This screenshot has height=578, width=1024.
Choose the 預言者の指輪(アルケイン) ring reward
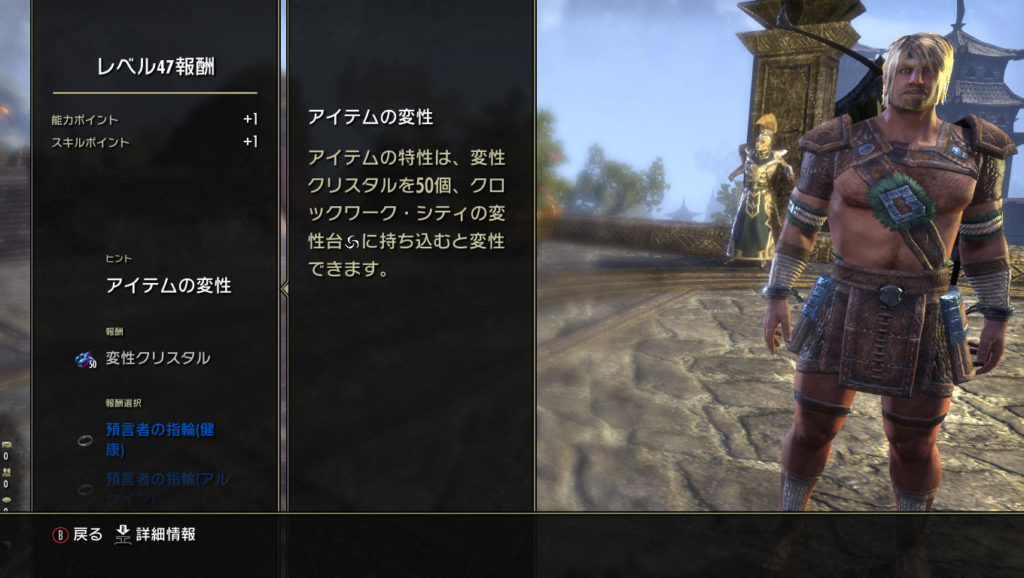[162, 486]
